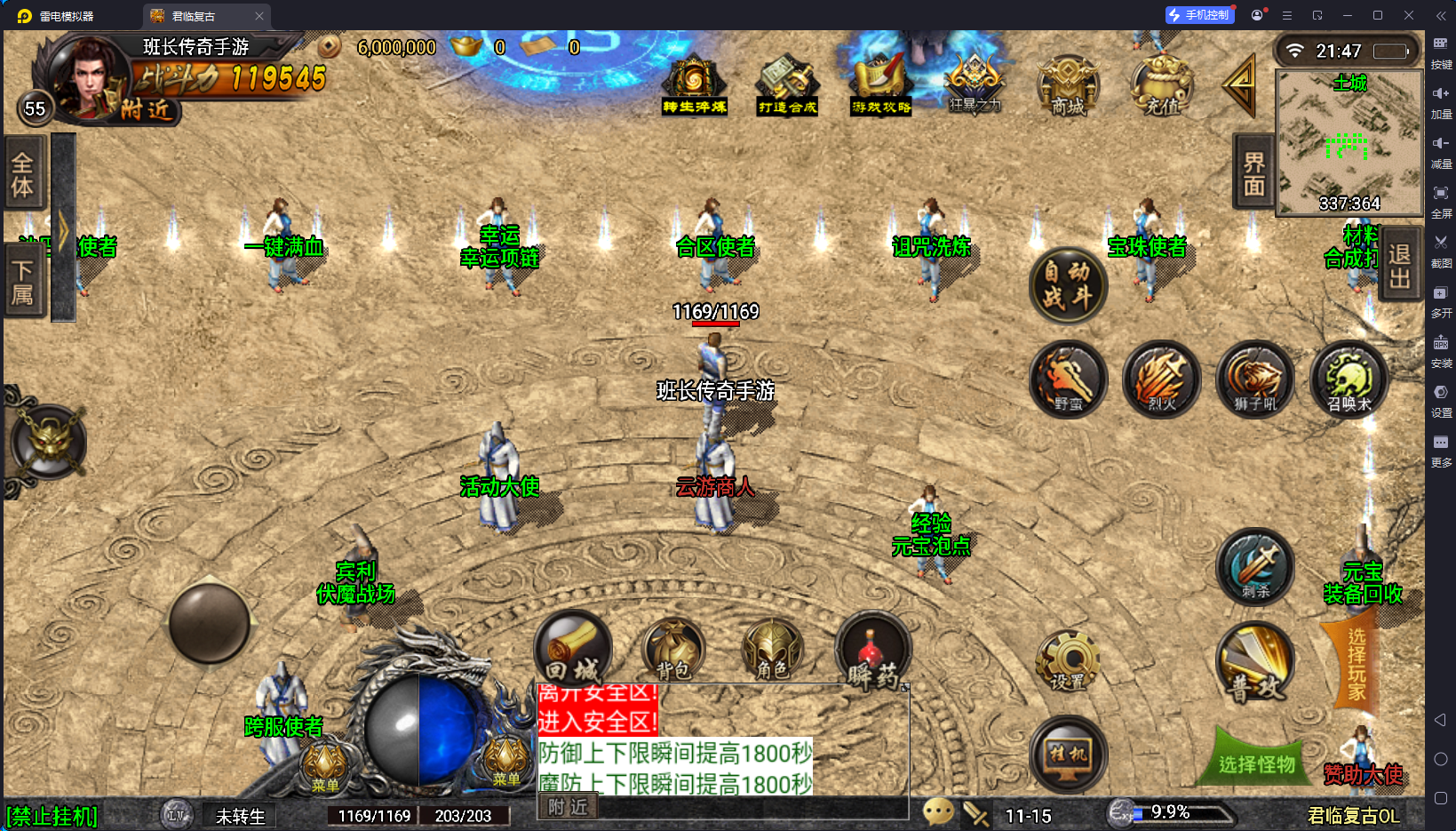The image size is (1456, 831).
Task: Open the 土城 minimap
Action: pos(1349,144)
